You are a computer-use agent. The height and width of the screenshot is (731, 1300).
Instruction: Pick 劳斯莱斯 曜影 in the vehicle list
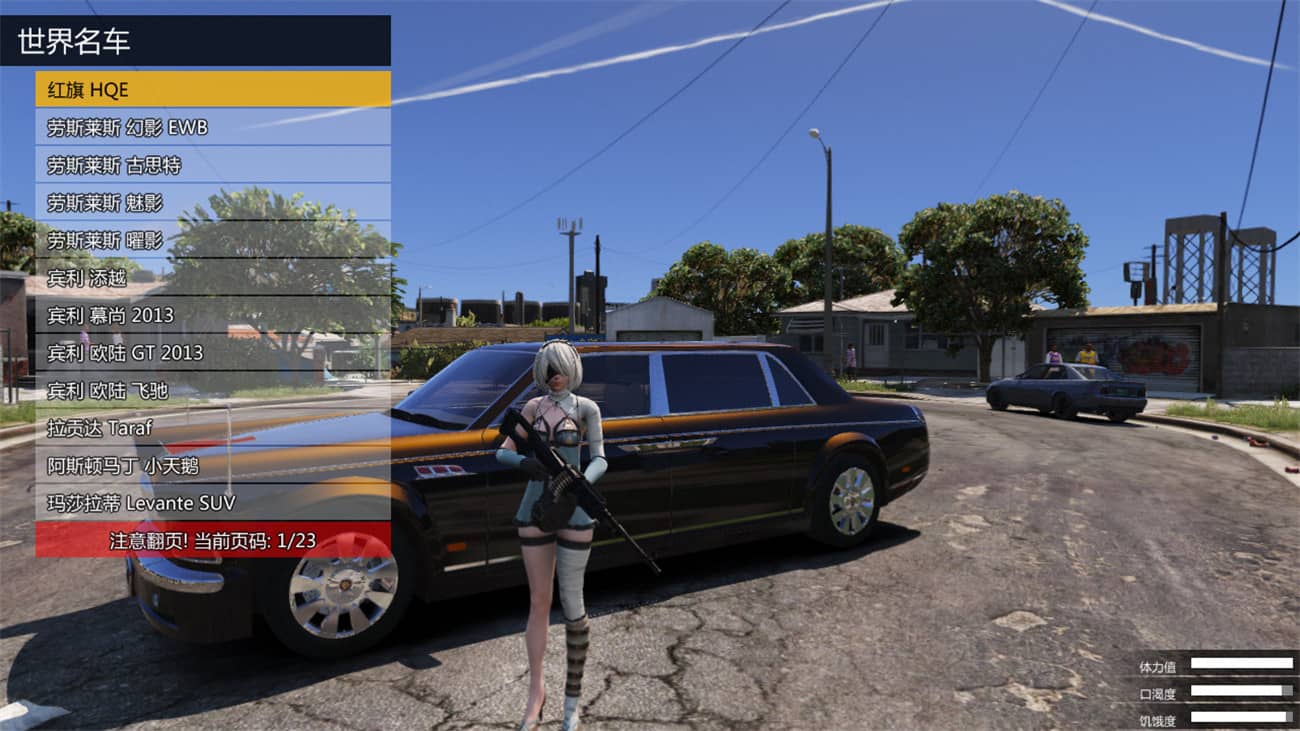(x=200, y=239)
